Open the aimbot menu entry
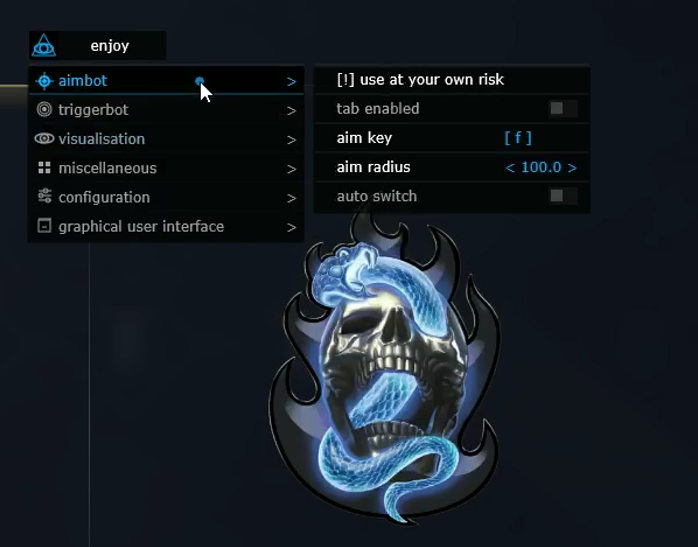698x547 pixels. tap(83, 81)
